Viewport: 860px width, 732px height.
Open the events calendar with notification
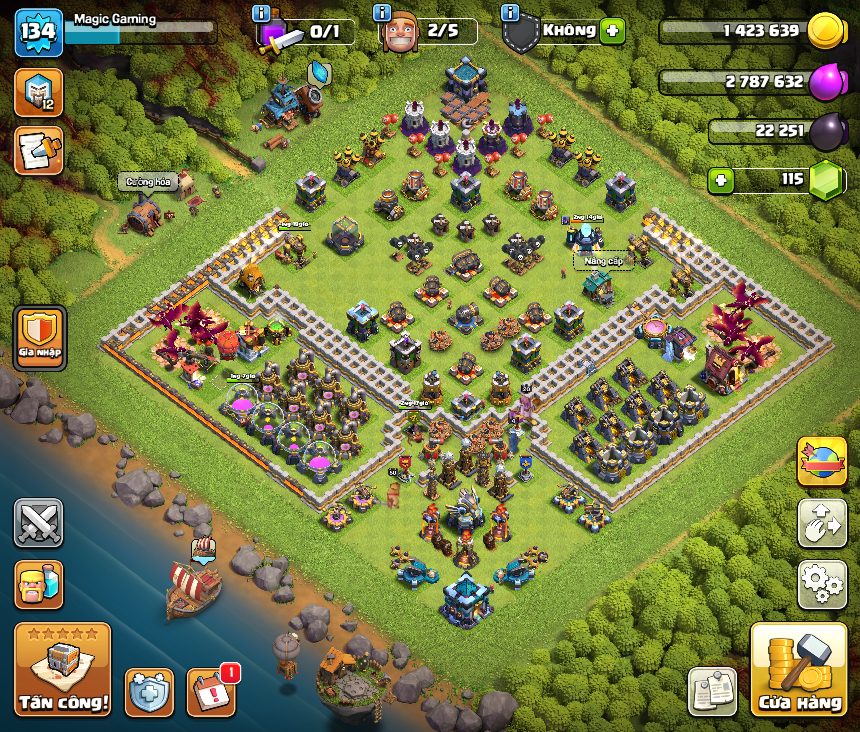(x=211, y=691)
